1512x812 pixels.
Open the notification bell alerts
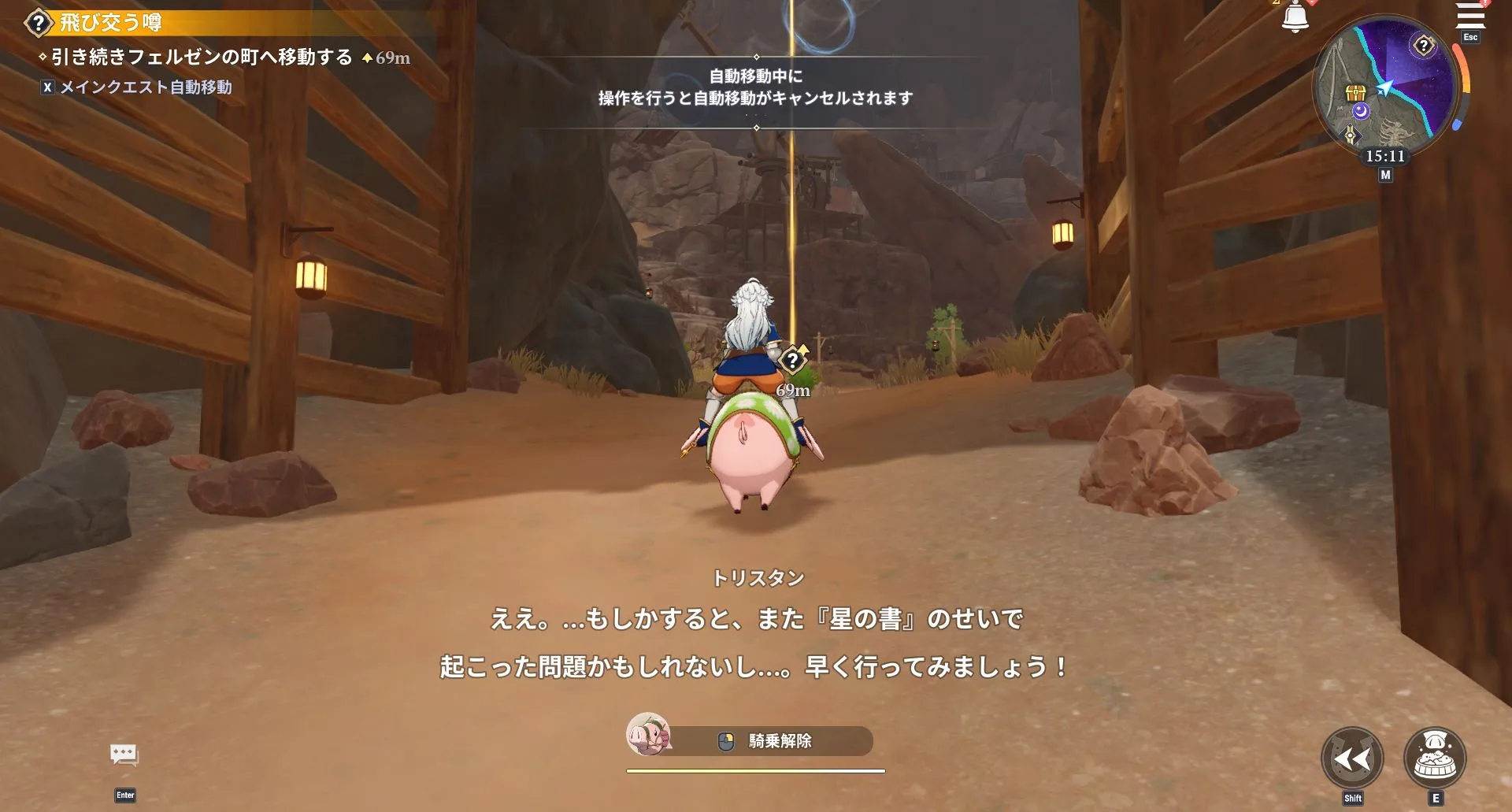click(x=1296, y=15)
